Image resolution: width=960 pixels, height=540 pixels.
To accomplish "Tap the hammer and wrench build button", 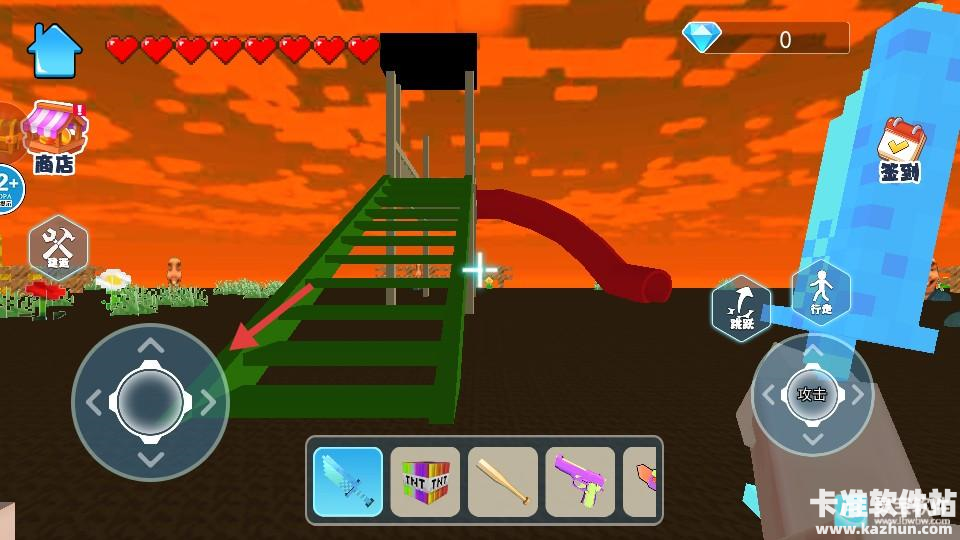I will (x=57, y=247).
